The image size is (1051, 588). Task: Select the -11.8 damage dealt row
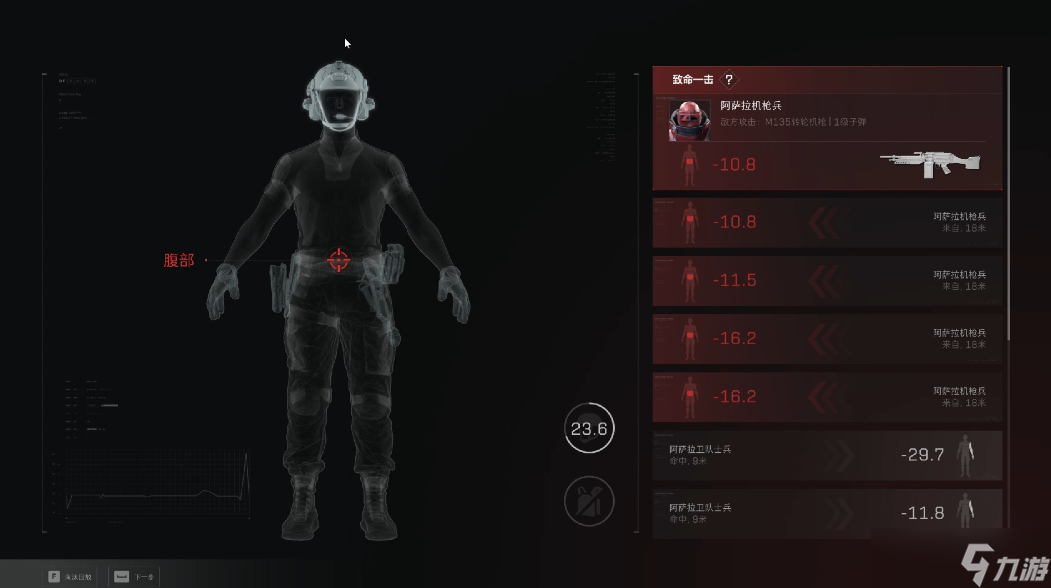coord(827,512)
